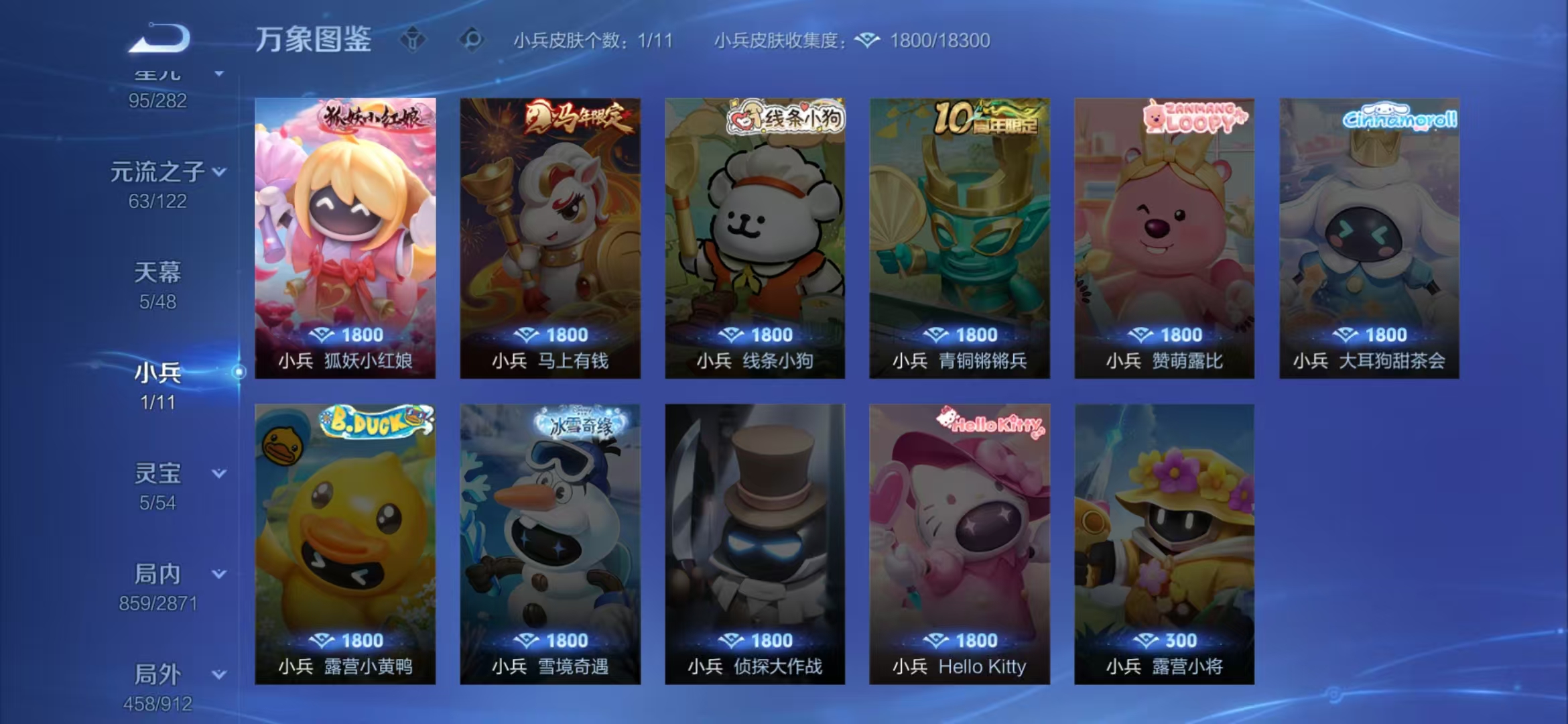
Task: Expand the 元流之子 chevron
Action: (x=218, y=171)
